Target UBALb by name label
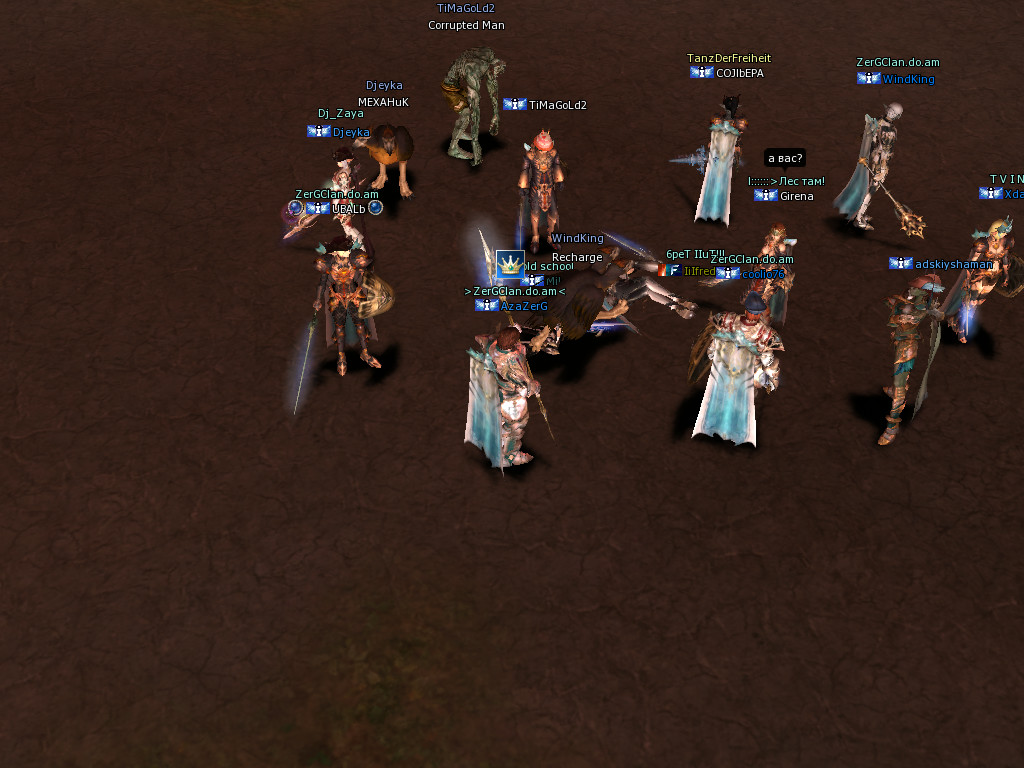 pyautogui.click(x=348, y=209)
